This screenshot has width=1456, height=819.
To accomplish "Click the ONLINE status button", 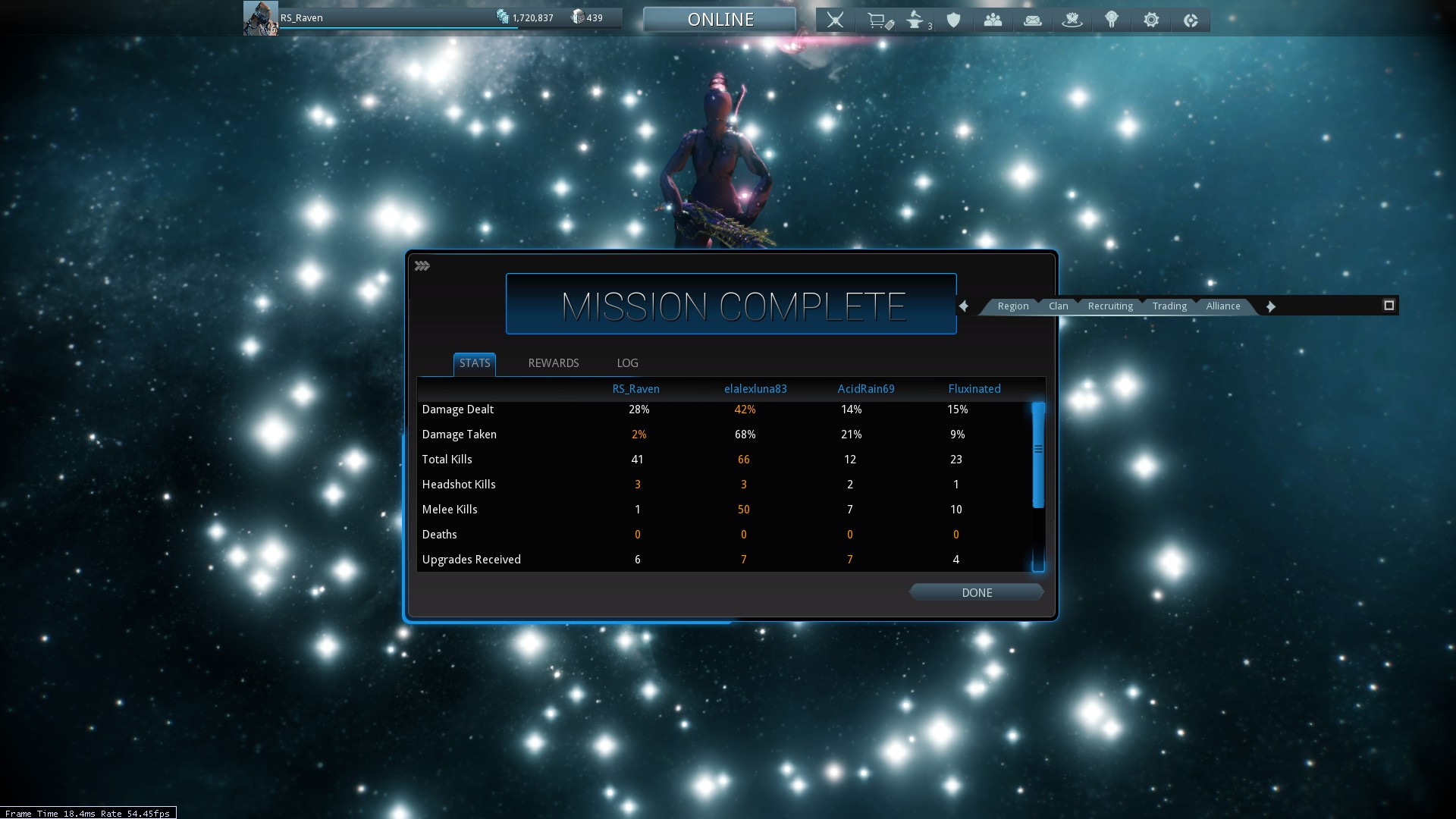I will pos(720,20).
